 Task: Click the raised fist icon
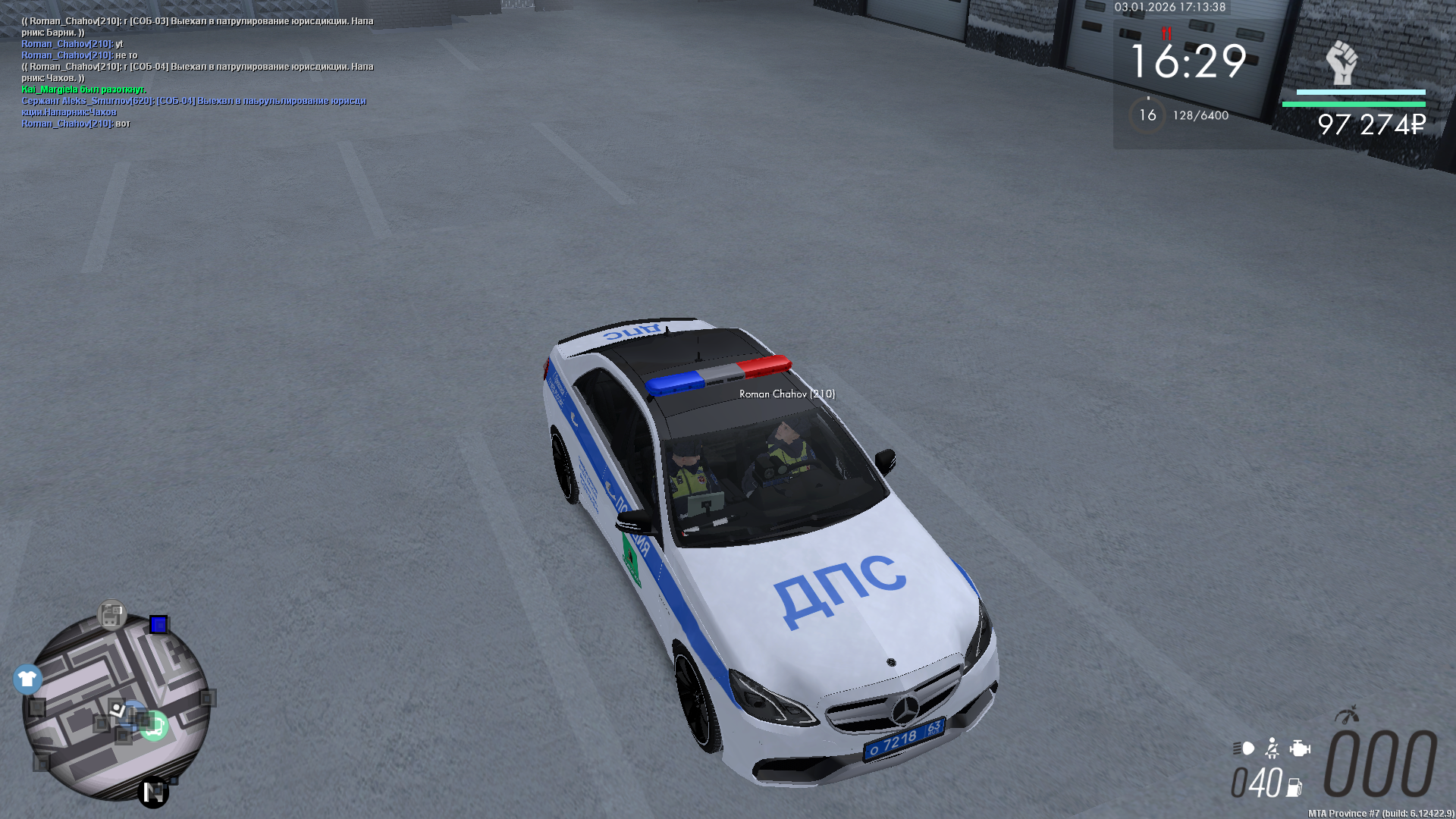click(1341, 62)
